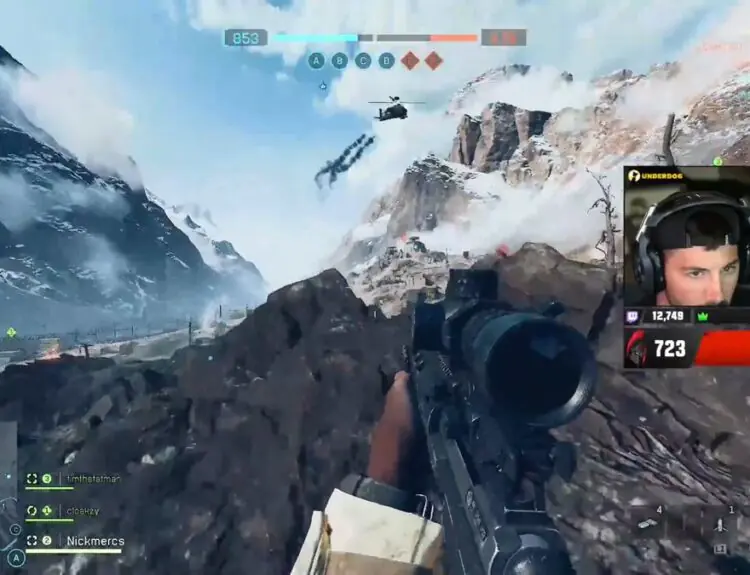Select capture point A objective marker at top
The image size is (750, 575).
click(316, 60)
